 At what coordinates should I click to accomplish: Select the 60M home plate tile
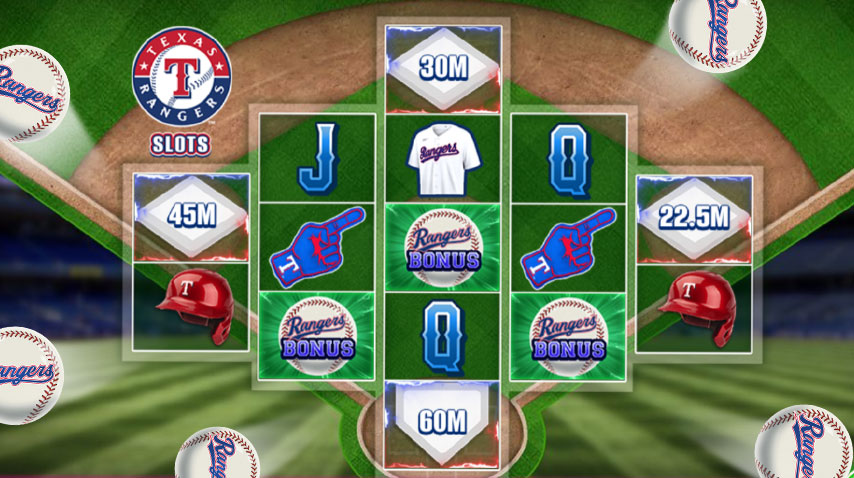point(443,421)
